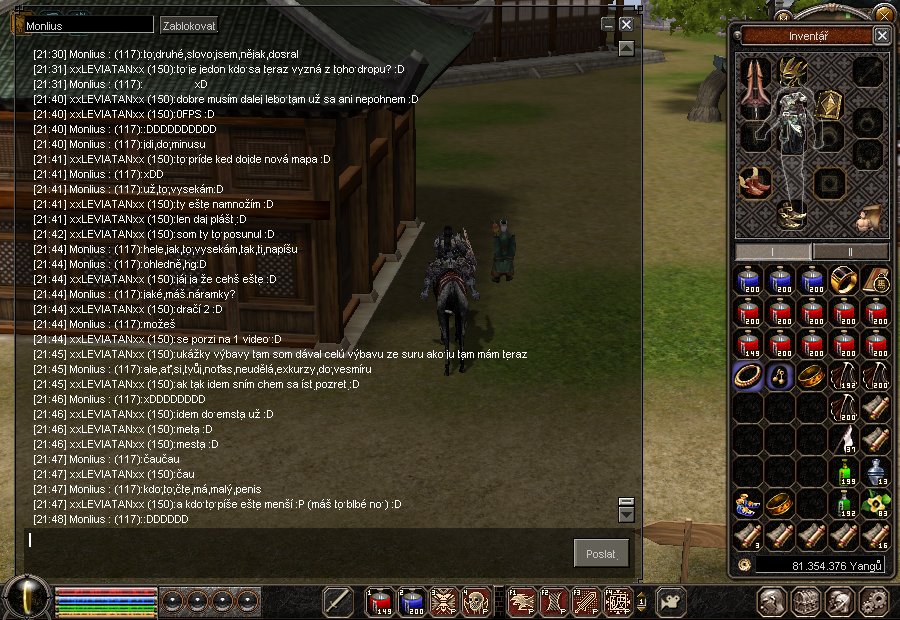Viewport: 900px width, 620px height.
Task: Select the equipped red boots slot
Action: [x=754, y=184]
